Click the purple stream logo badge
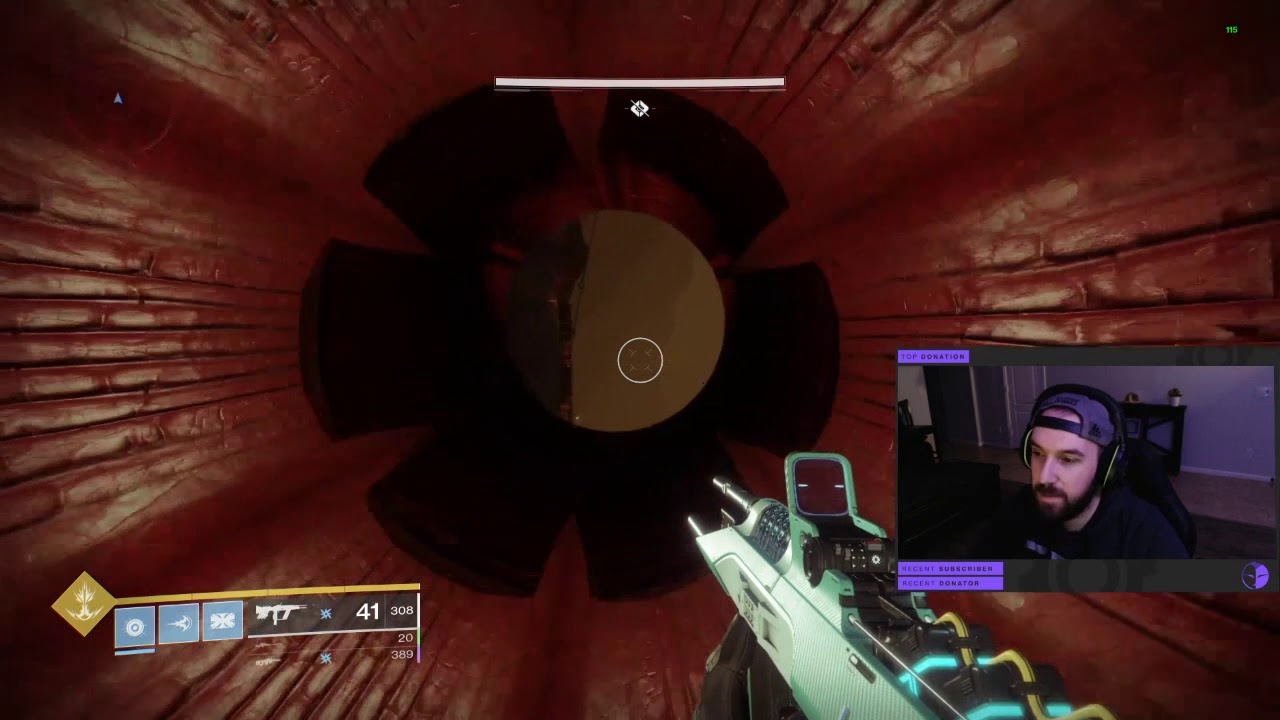This screenshot has height=720, width=1280. point(1255,575)
